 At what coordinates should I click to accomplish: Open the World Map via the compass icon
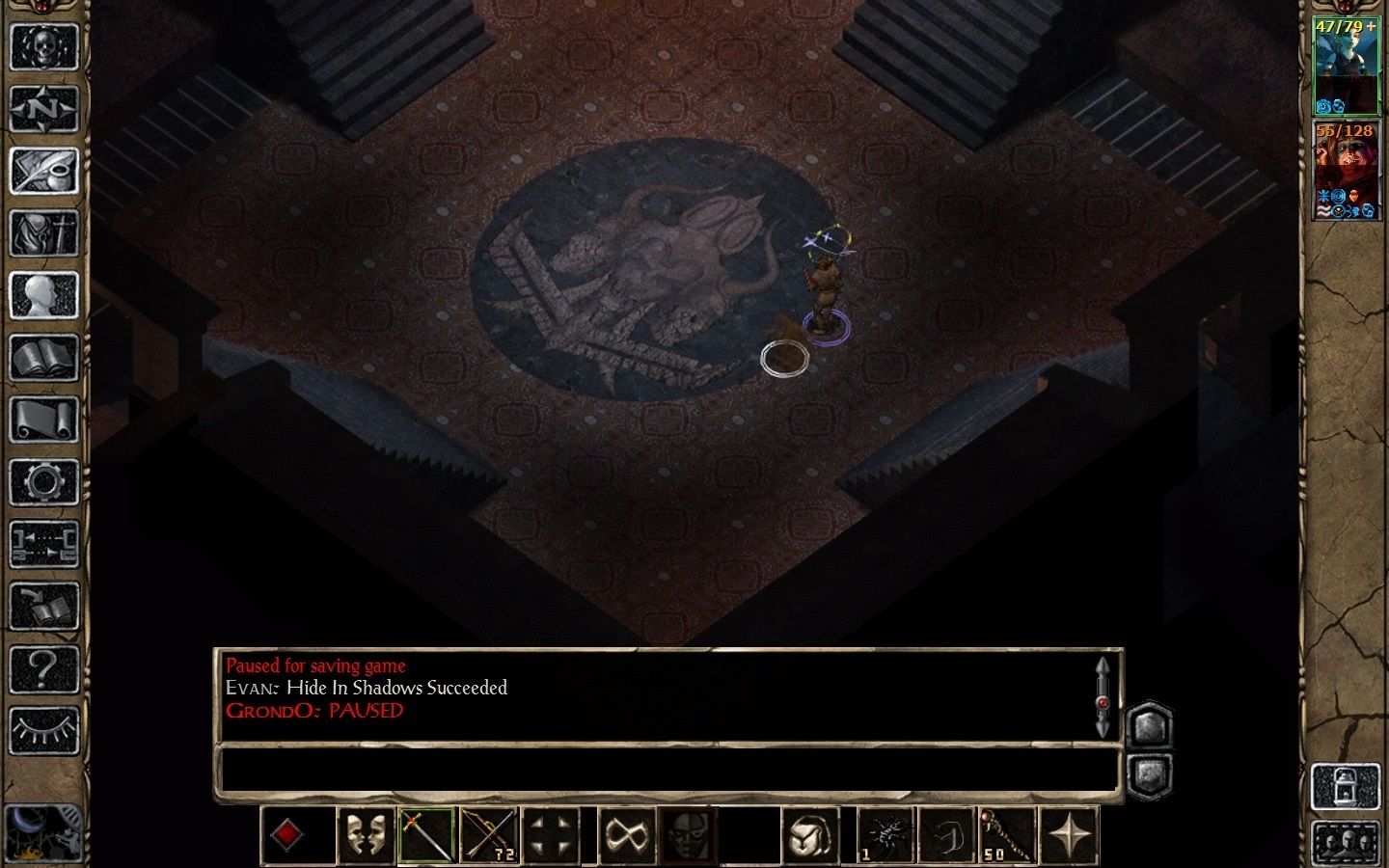(44, 108)
